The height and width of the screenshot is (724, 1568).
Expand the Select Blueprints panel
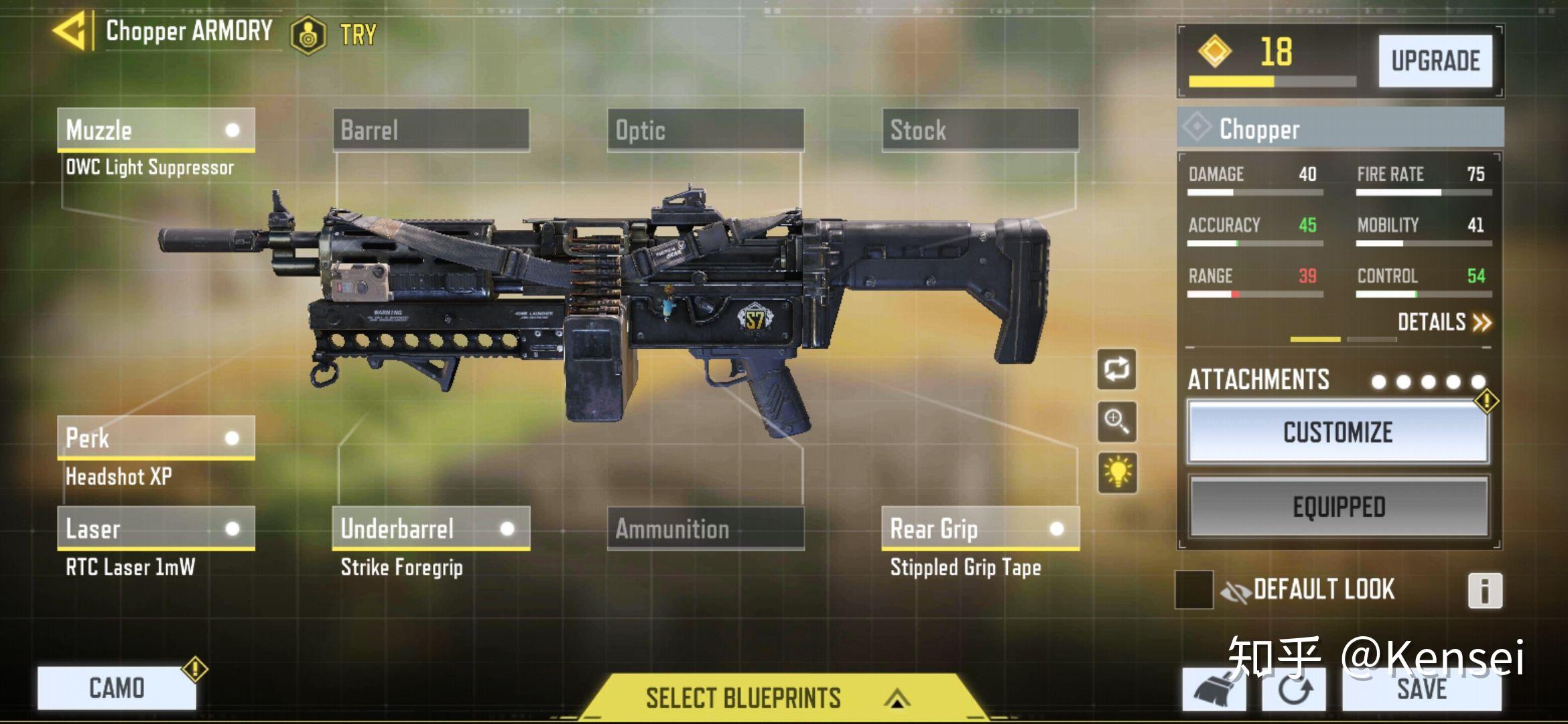coord(777,698)
